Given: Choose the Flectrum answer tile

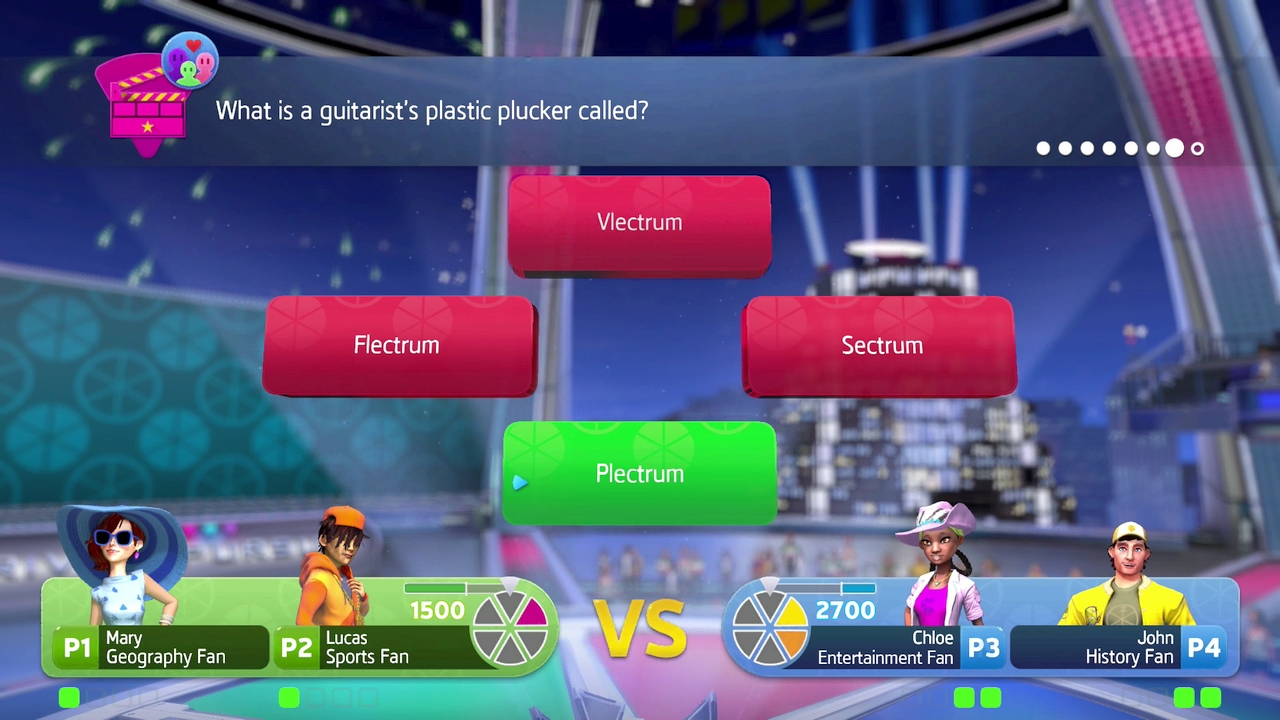Looking at the screenshot, I should (x=397, y=345).
